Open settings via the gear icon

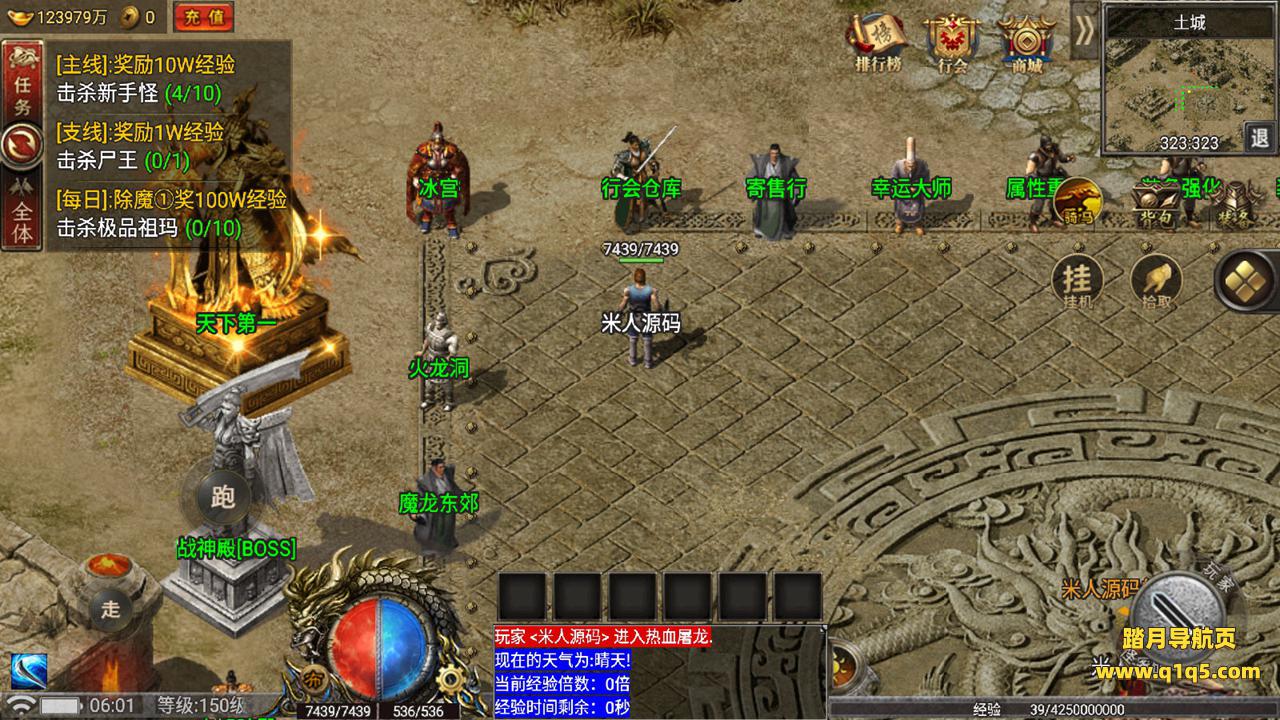coord(452,680)
